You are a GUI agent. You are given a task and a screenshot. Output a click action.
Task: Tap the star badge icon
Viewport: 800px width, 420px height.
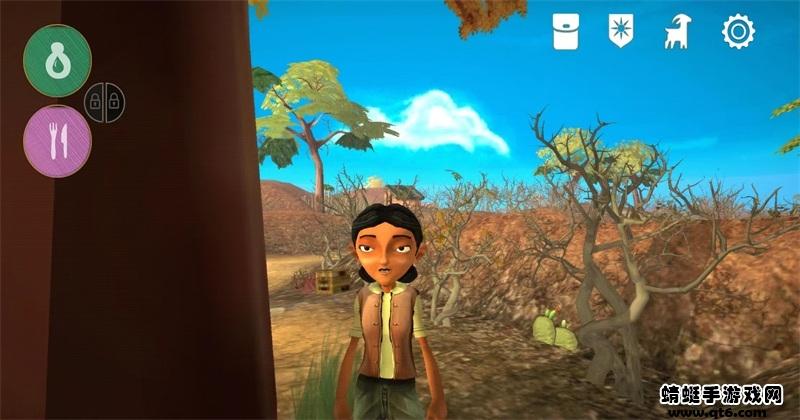pos(622,32)
